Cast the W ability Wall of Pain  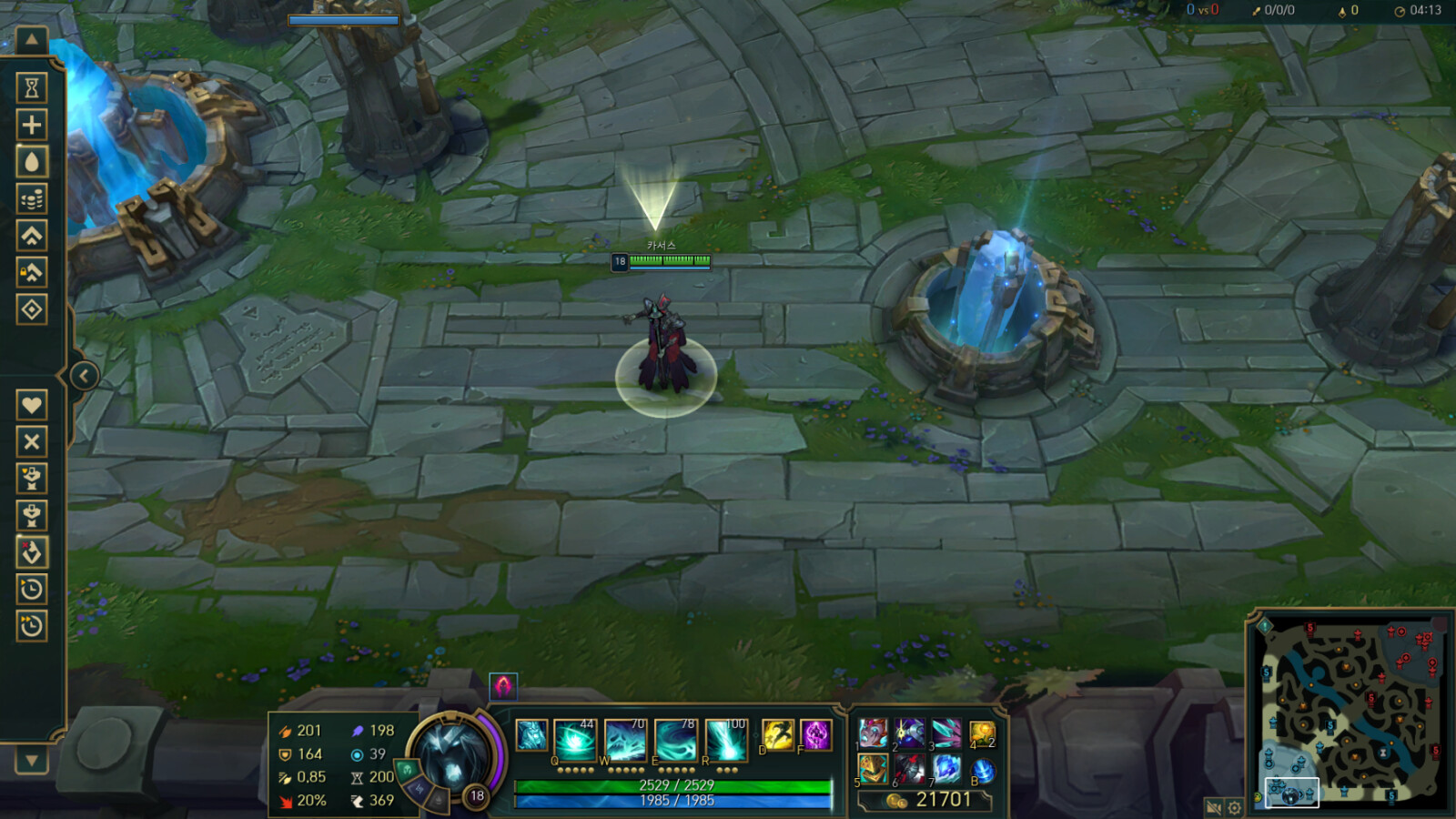(x=625, y=739)
